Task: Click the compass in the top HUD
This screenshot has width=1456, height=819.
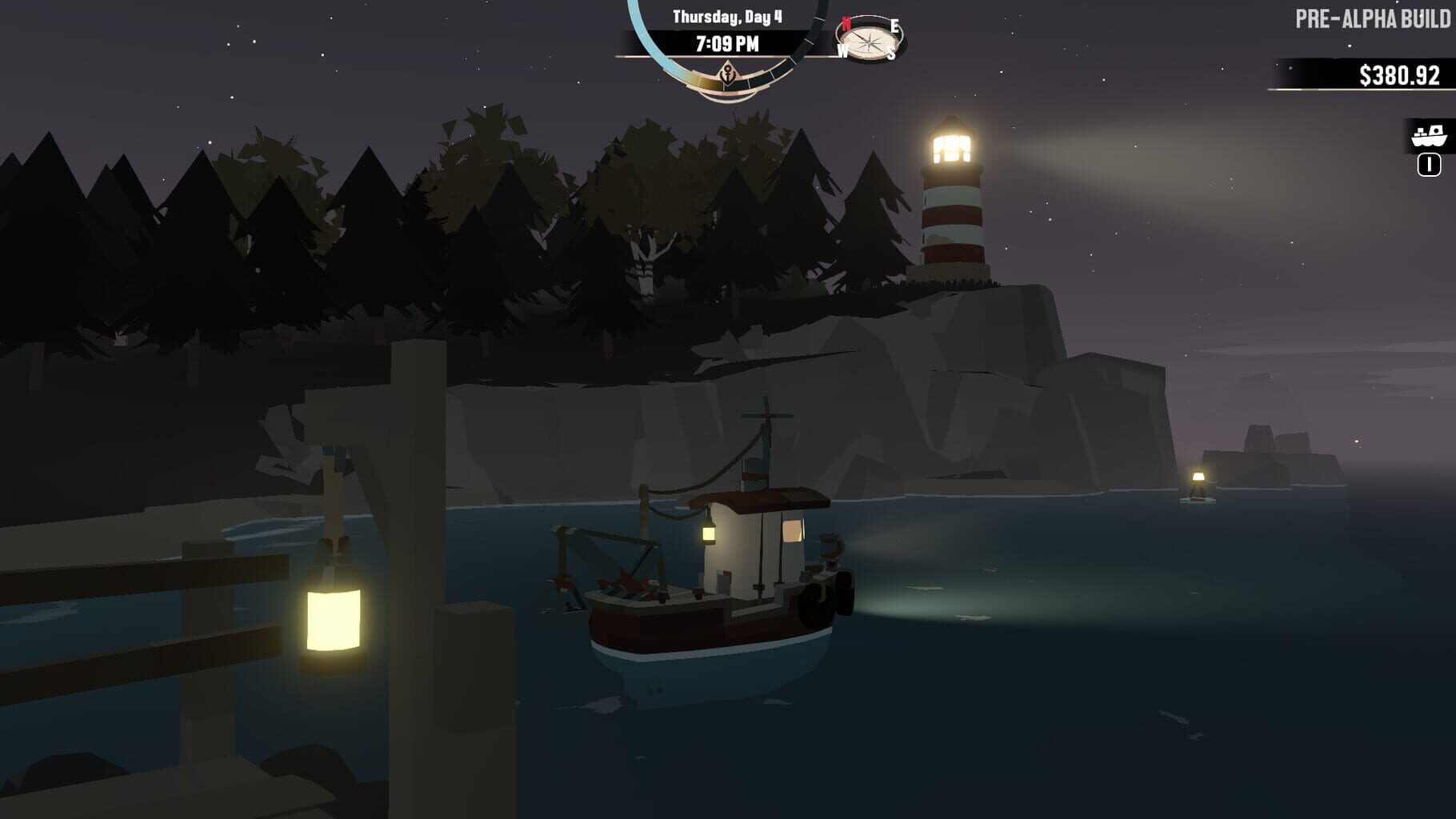Action: click(870, 40)
